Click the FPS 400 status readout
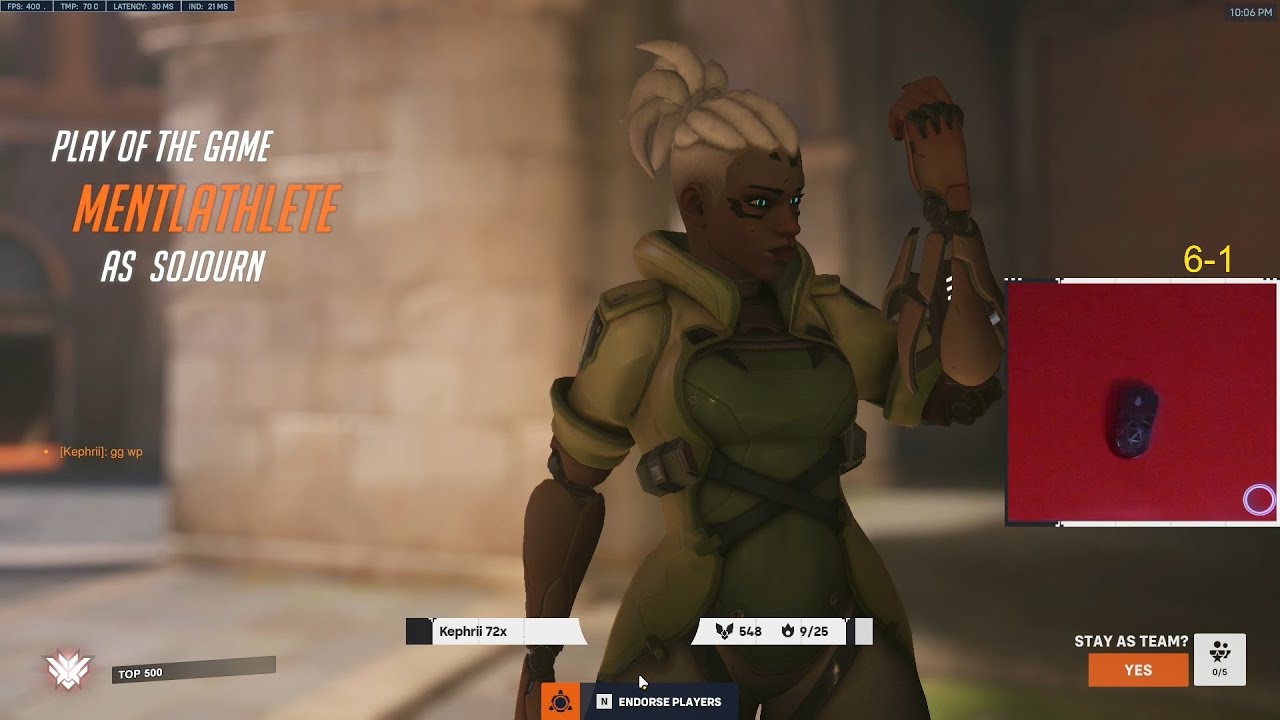Screen dimensions: 1280x720 click(27, 8)
